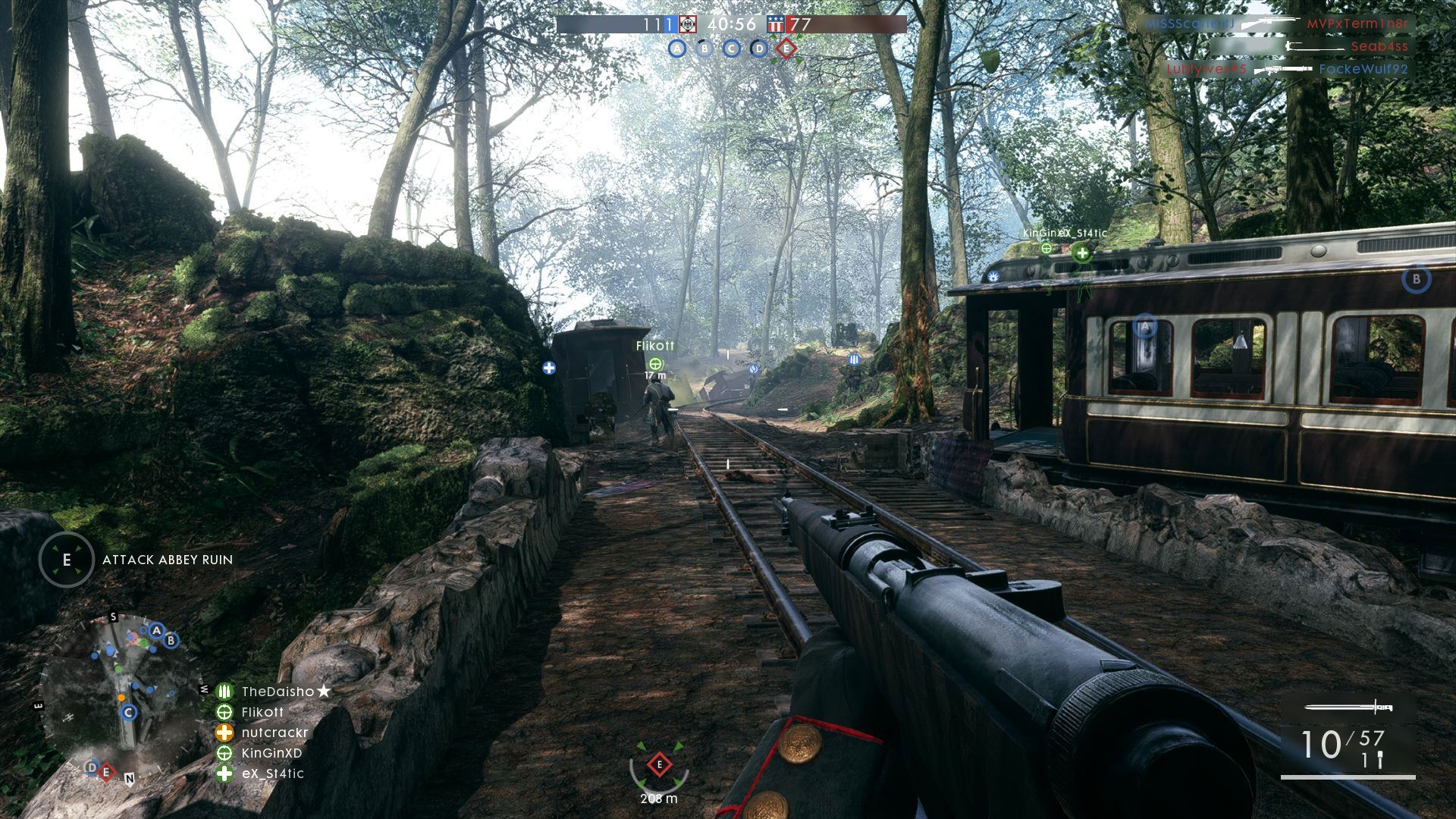The height and width of the screenshot is (819, 1456).
Task: Click the German team emblem beside the timer
Action: pyautogui.click(x=687, y=24)
